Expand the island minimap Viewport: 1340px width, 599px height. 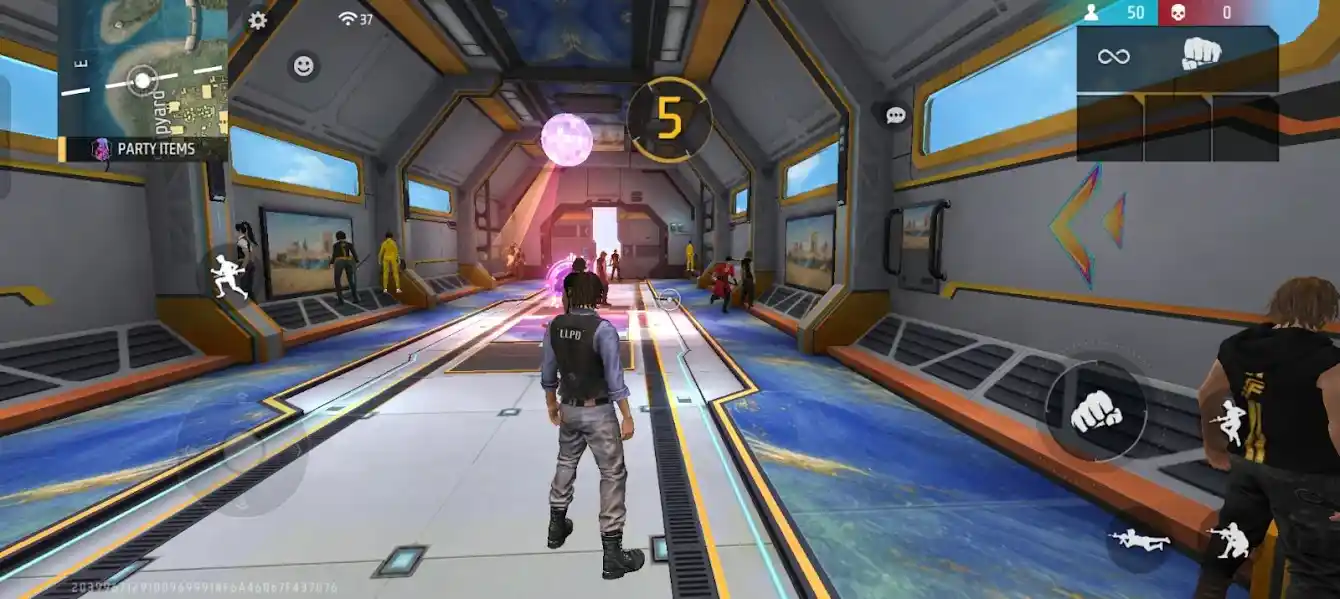click(x=142, y=67)
